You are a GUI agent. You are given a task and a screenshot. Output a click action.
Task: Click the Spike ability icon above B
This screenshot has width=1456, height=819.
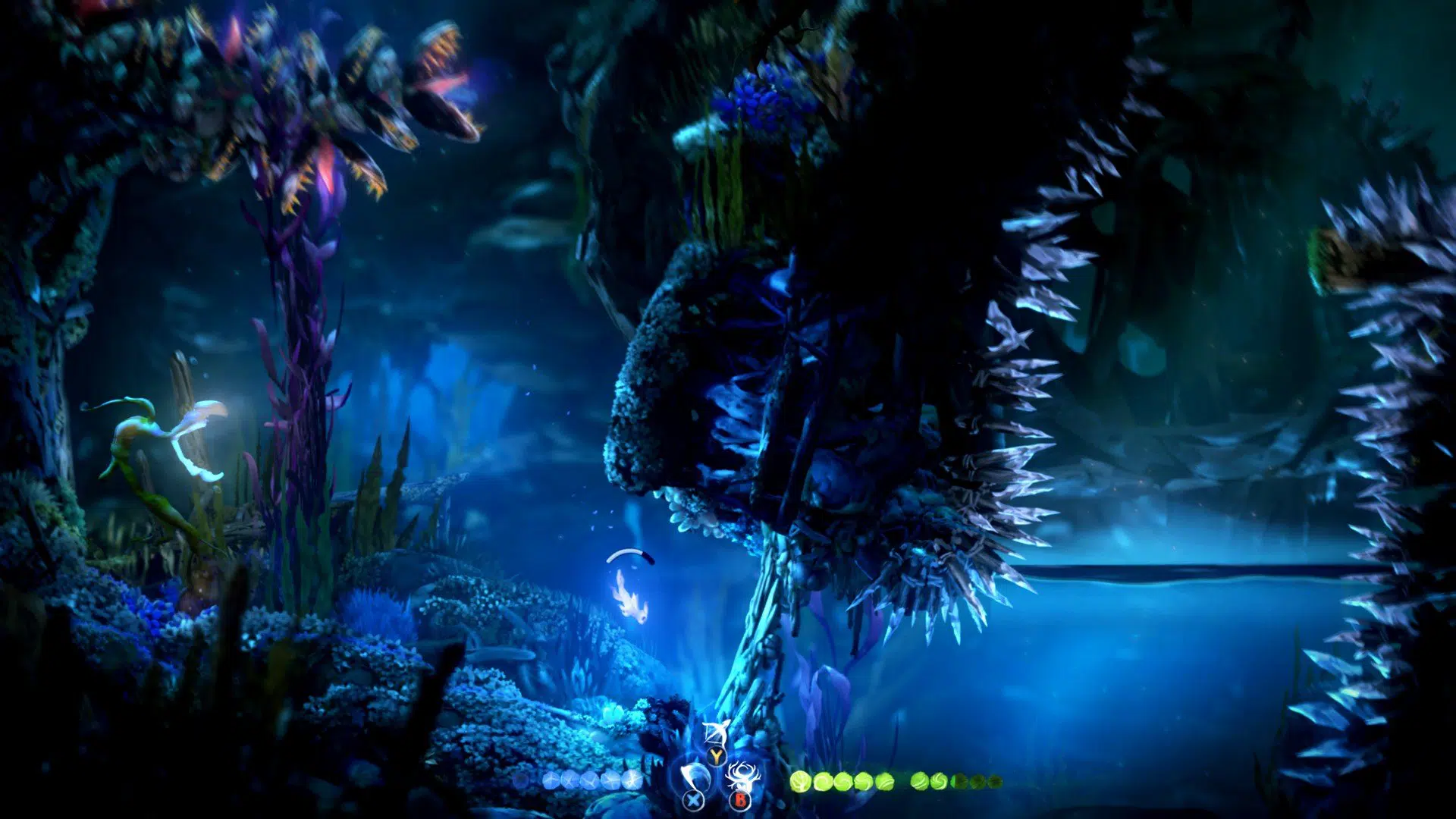coord(741,775)
